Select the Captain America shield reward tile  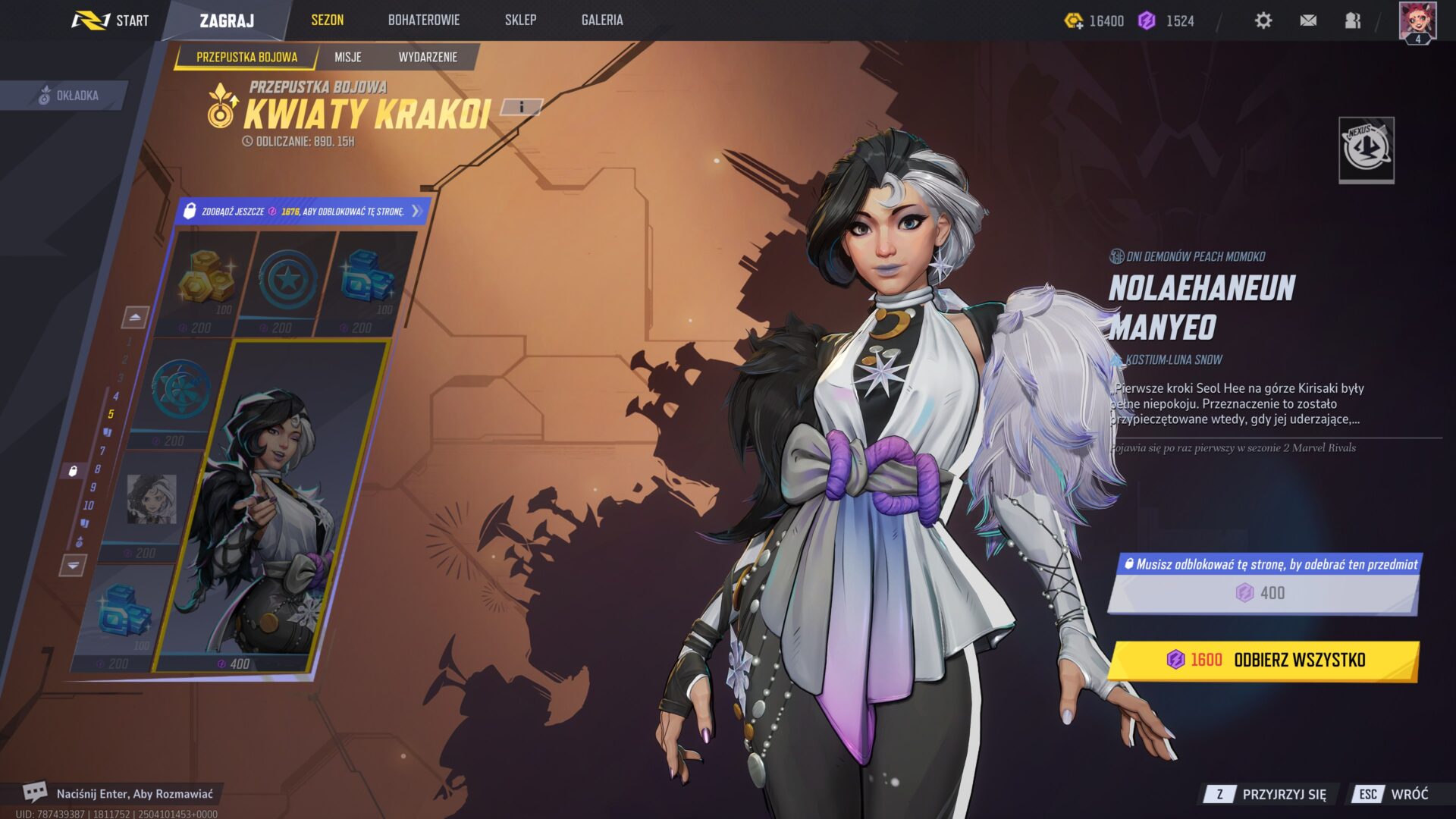(287, 282)
